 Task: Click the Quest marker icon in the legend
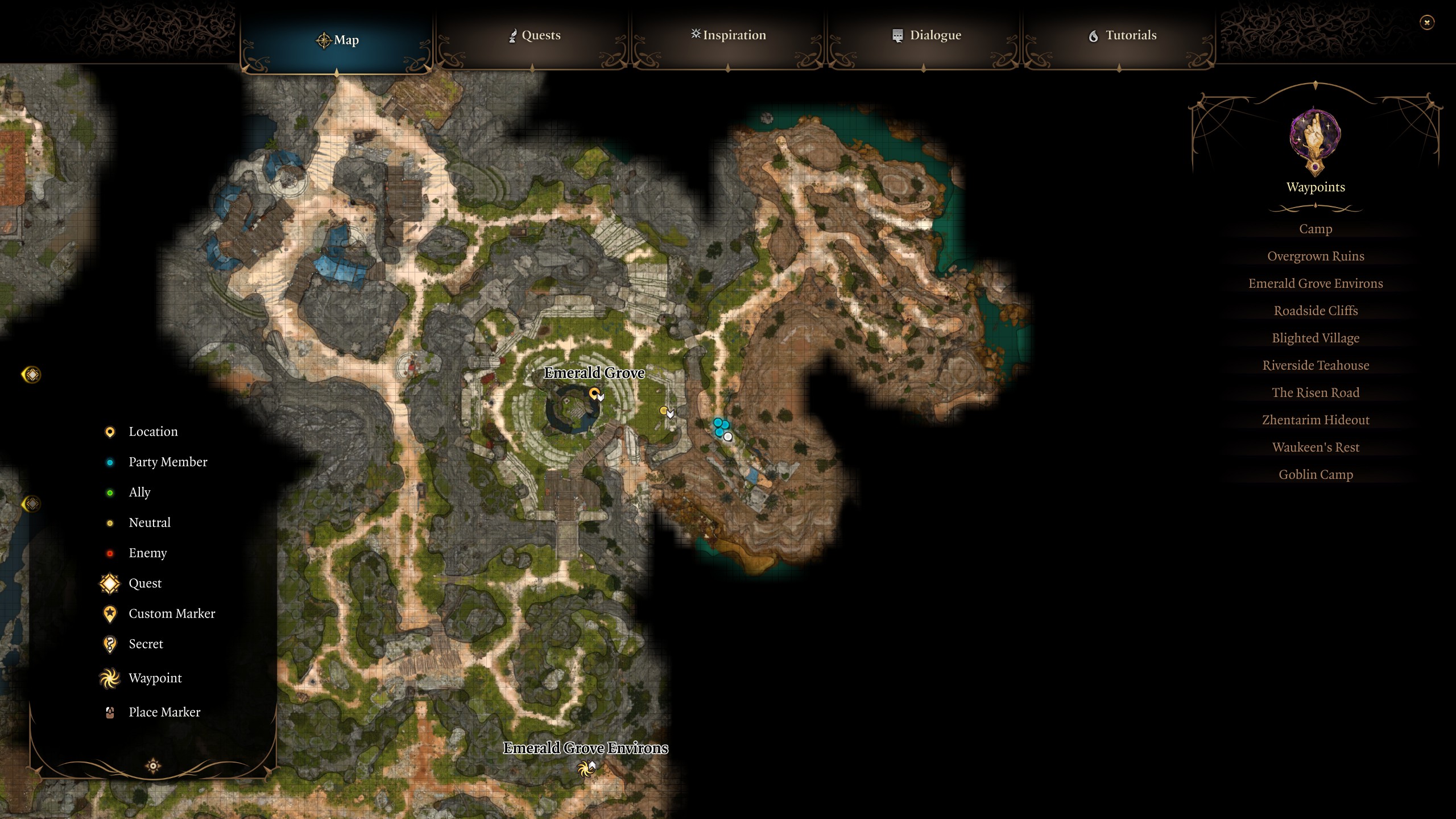coord(109,583)
